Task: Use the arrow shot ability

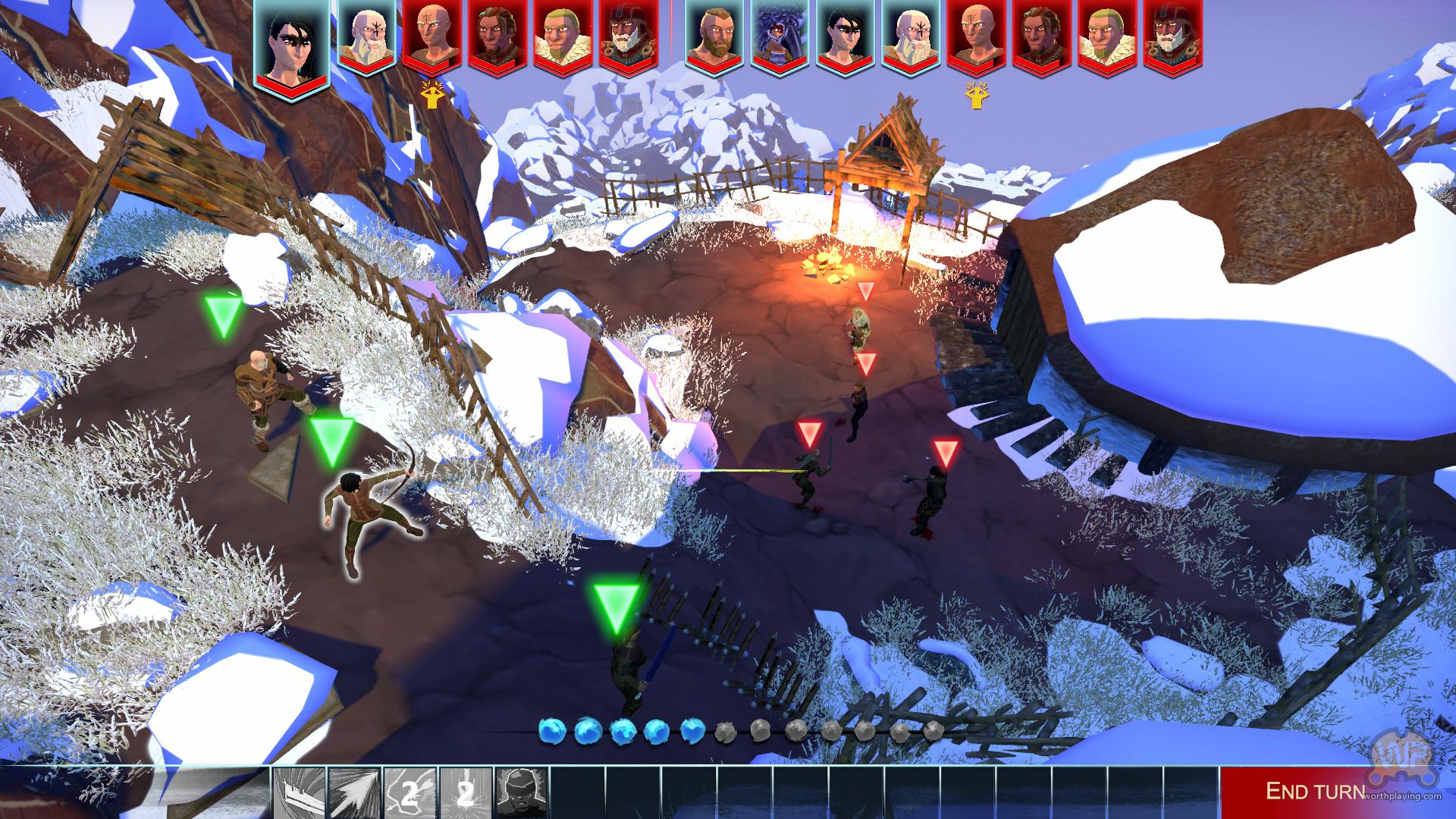Action: click(356, 792)
